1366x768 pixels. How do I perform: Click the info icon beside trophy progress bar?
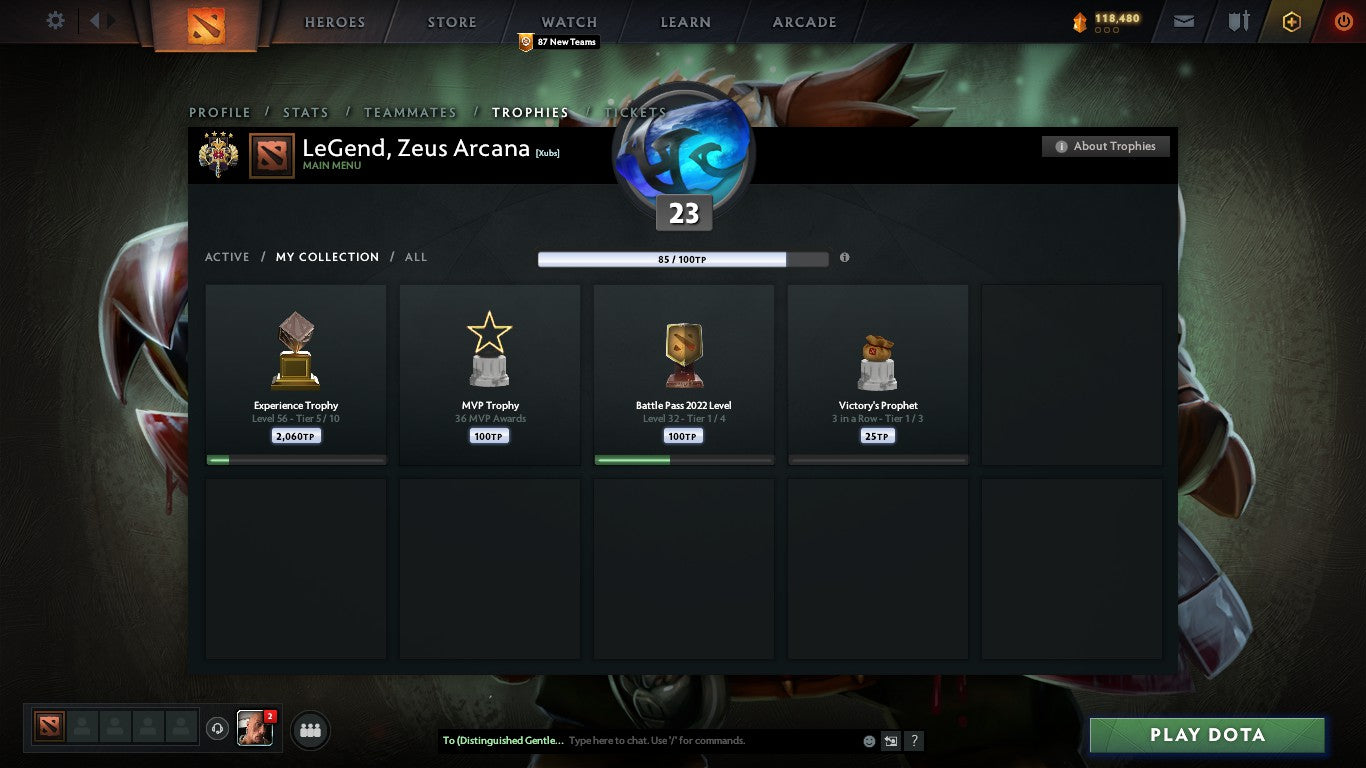(x=844, y=257)
